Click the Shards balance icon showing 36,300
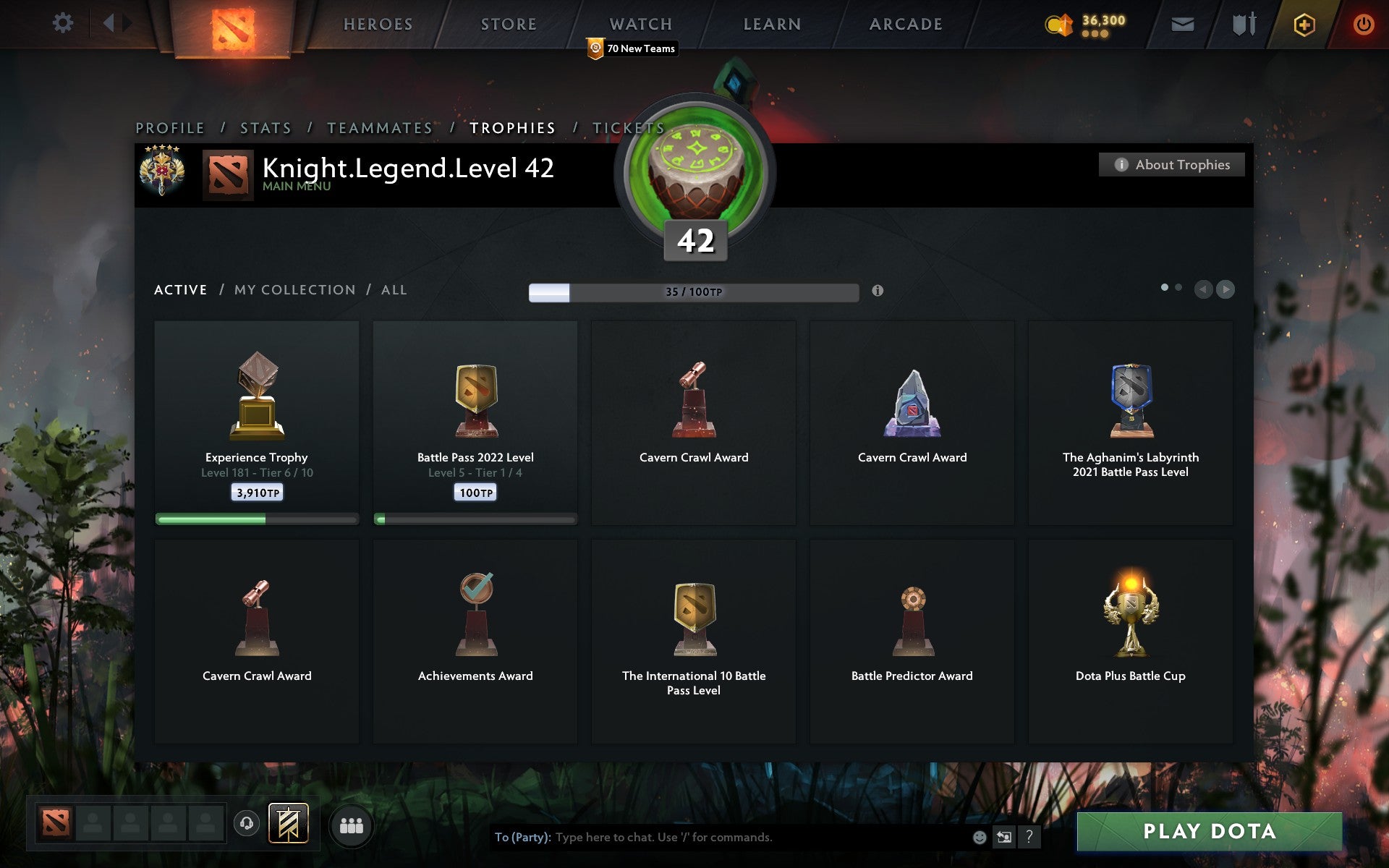Image resolution: width=1389 pixels, height=868 pixels. (1059, 22)
